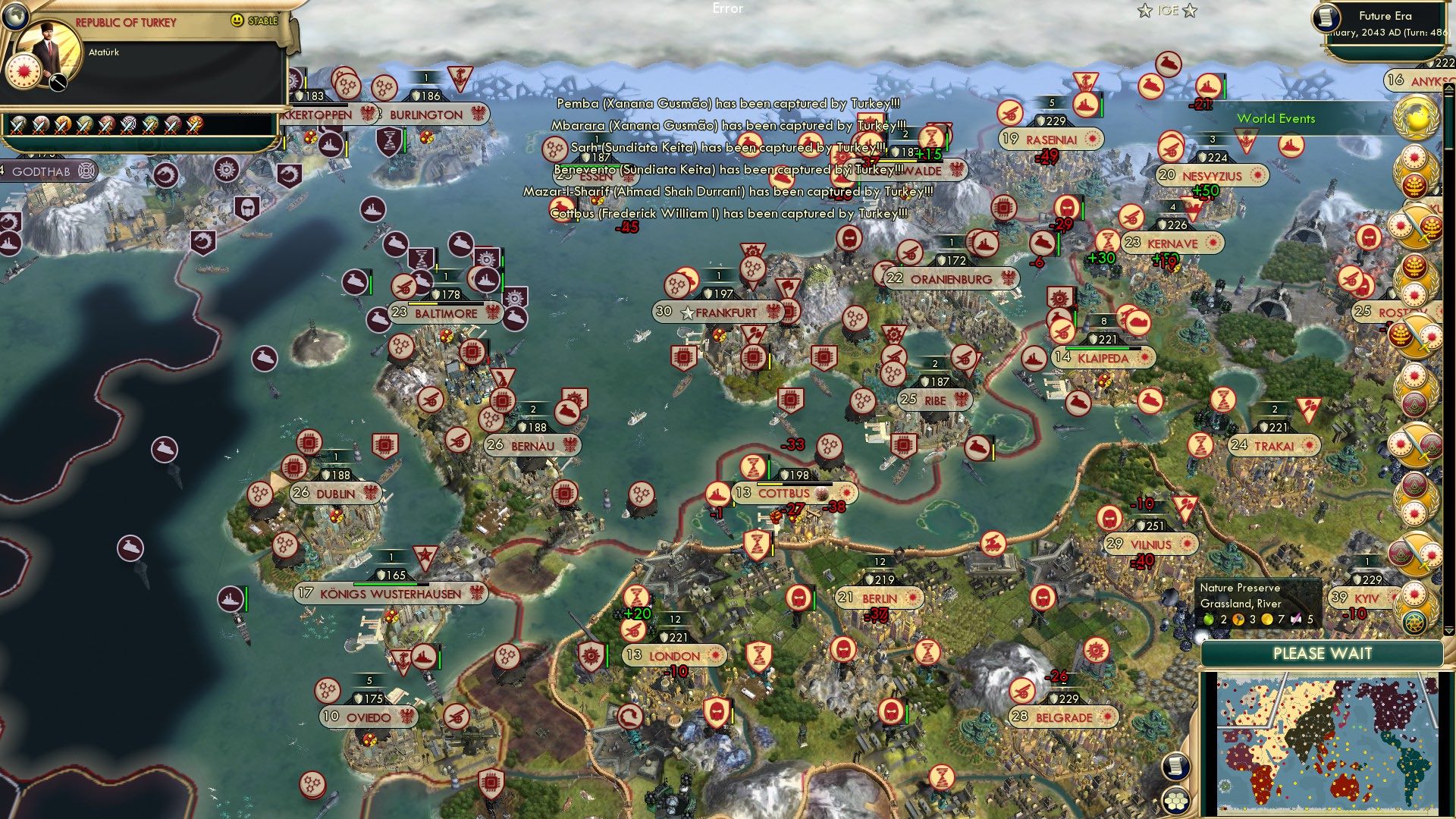Click the PLEASE WAIT button
1456x819 pixels.
[1323, 653]
